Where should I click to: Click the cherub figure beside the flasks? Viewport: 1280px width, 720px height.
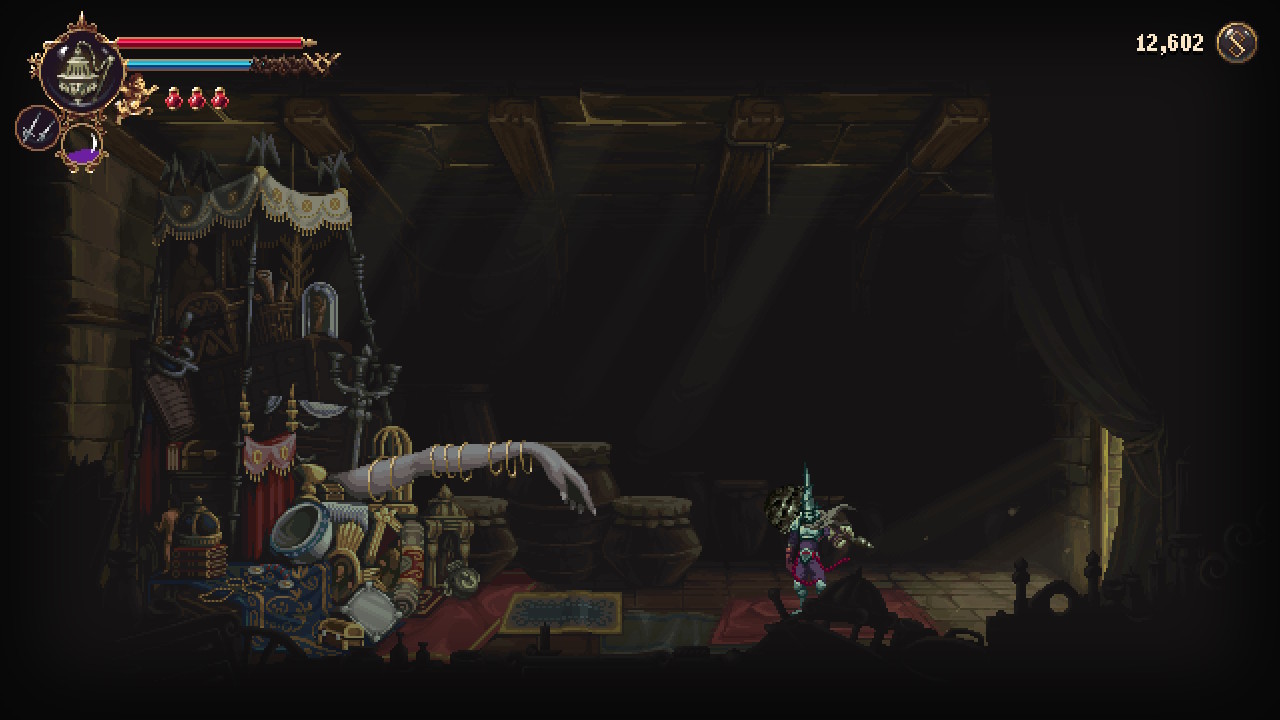coord(135,96)
